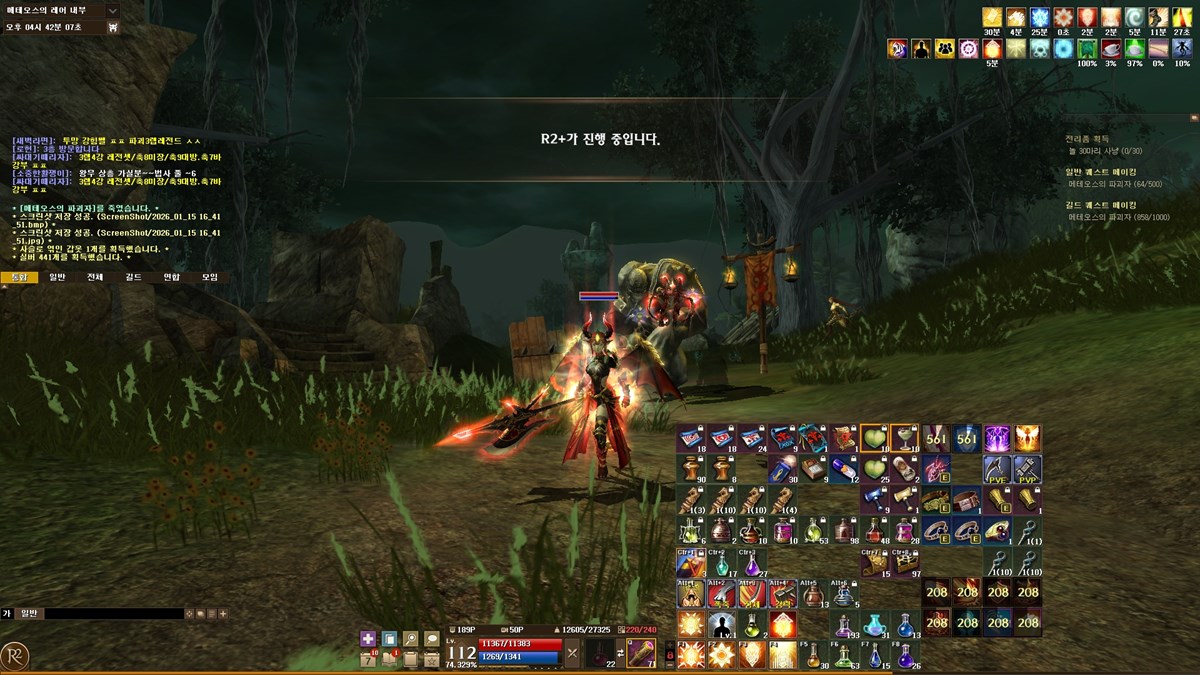The image size is (1200, 675).
Task: Open the speech bubble chat icon
Action: point(431,639)
